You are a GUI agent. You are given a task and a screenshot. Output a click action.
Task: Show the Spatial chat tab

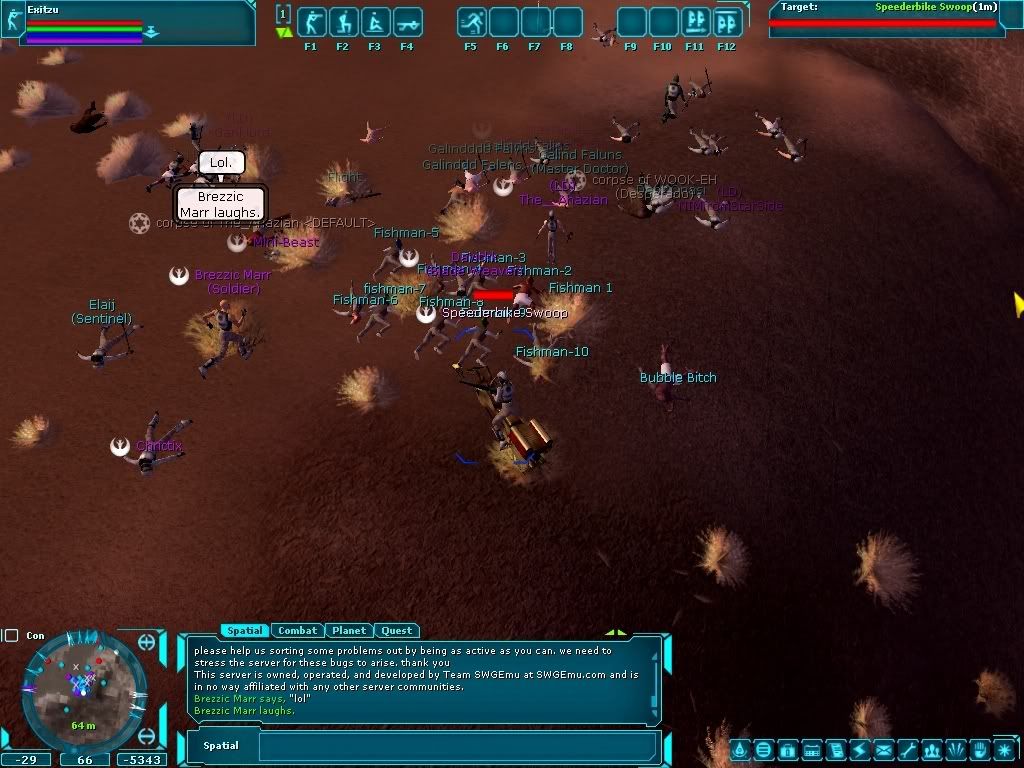[x=244, y=631]
